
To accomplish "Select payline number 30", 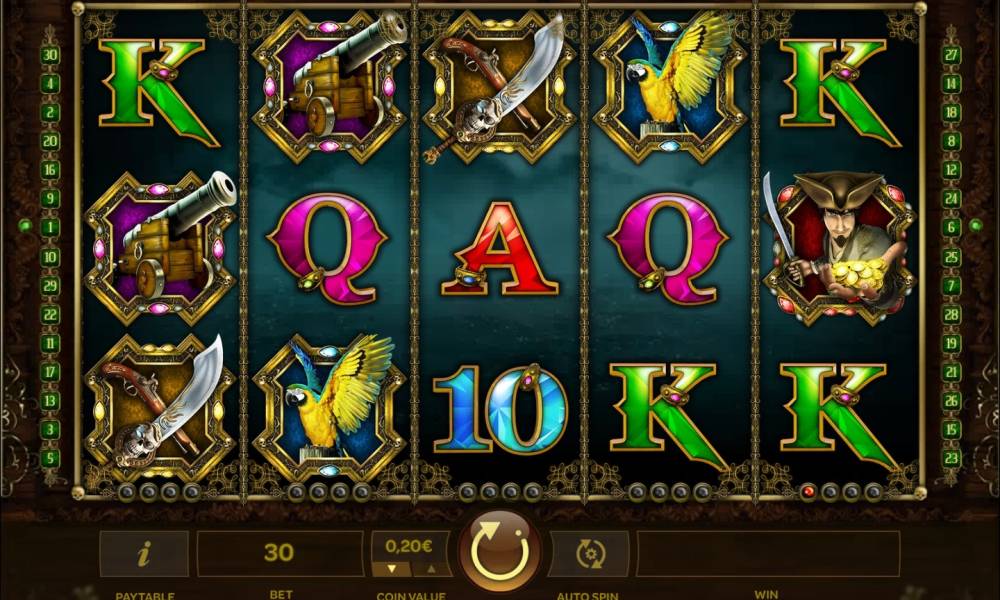I will pyautogui.click(x=50, y=55).
